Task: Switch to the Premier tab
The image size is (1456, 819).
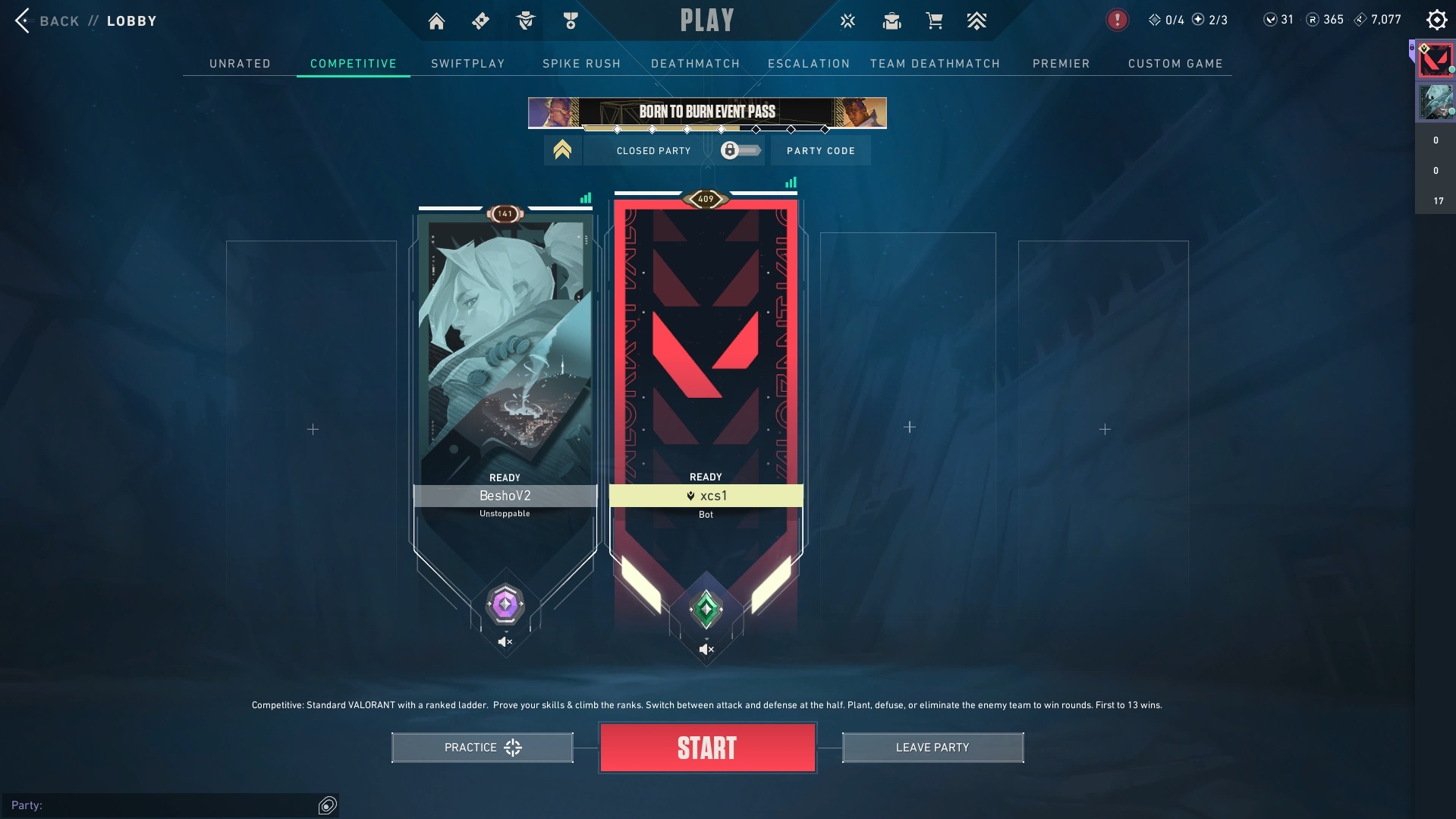Action: click(1061, 64)
